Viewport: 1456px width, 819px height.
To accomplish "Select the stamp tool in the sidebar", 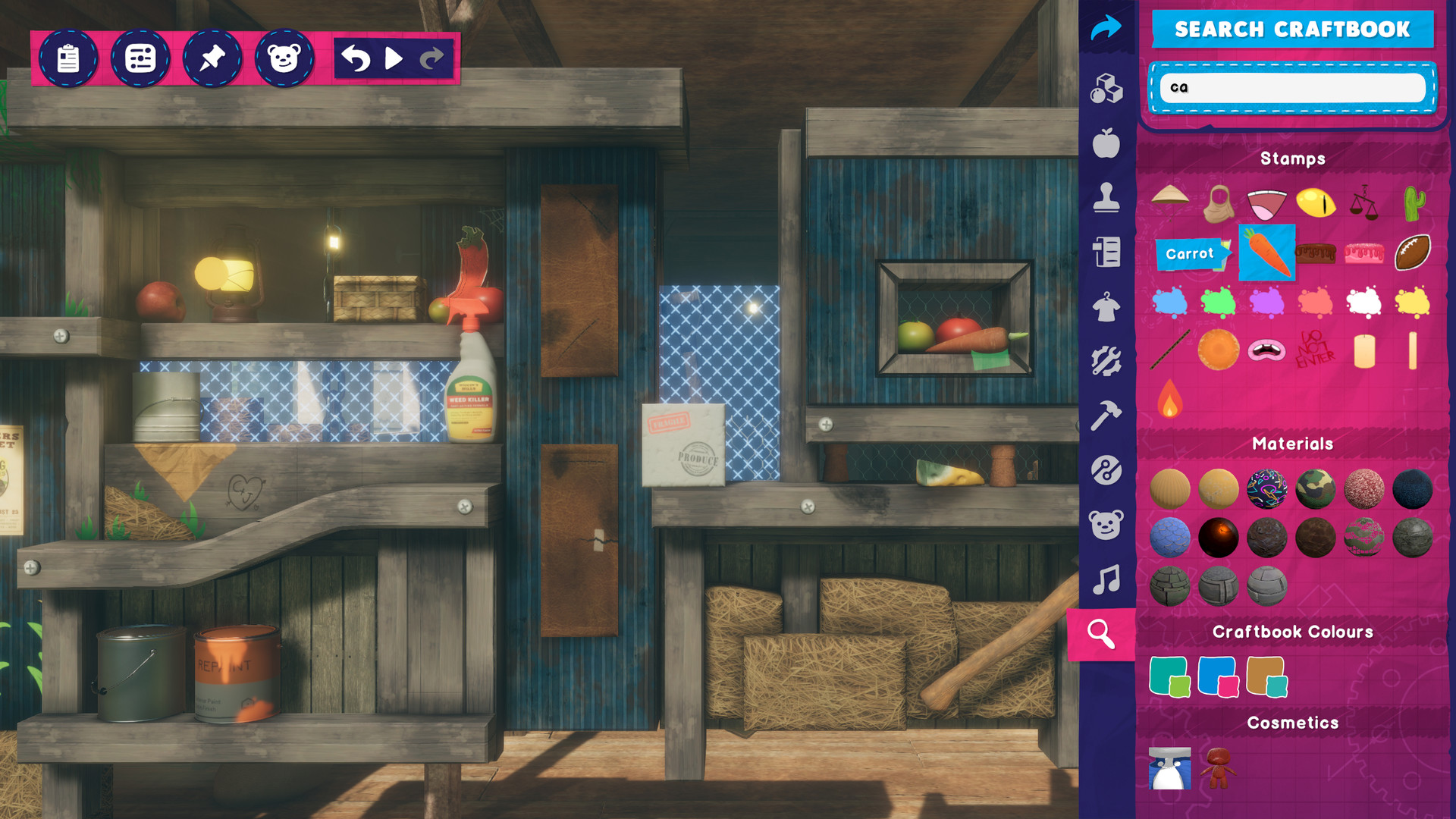I will (x=1106, y=196).
